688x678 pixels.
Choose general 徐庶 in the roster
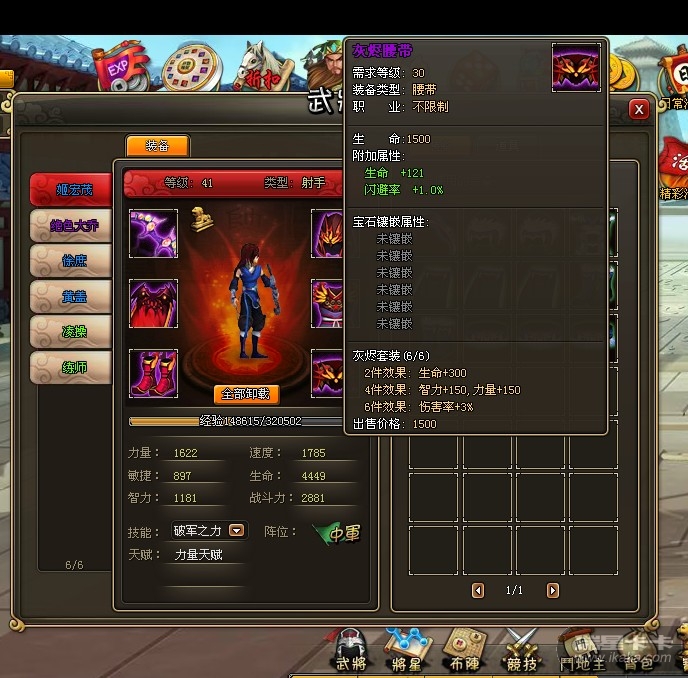70,260
